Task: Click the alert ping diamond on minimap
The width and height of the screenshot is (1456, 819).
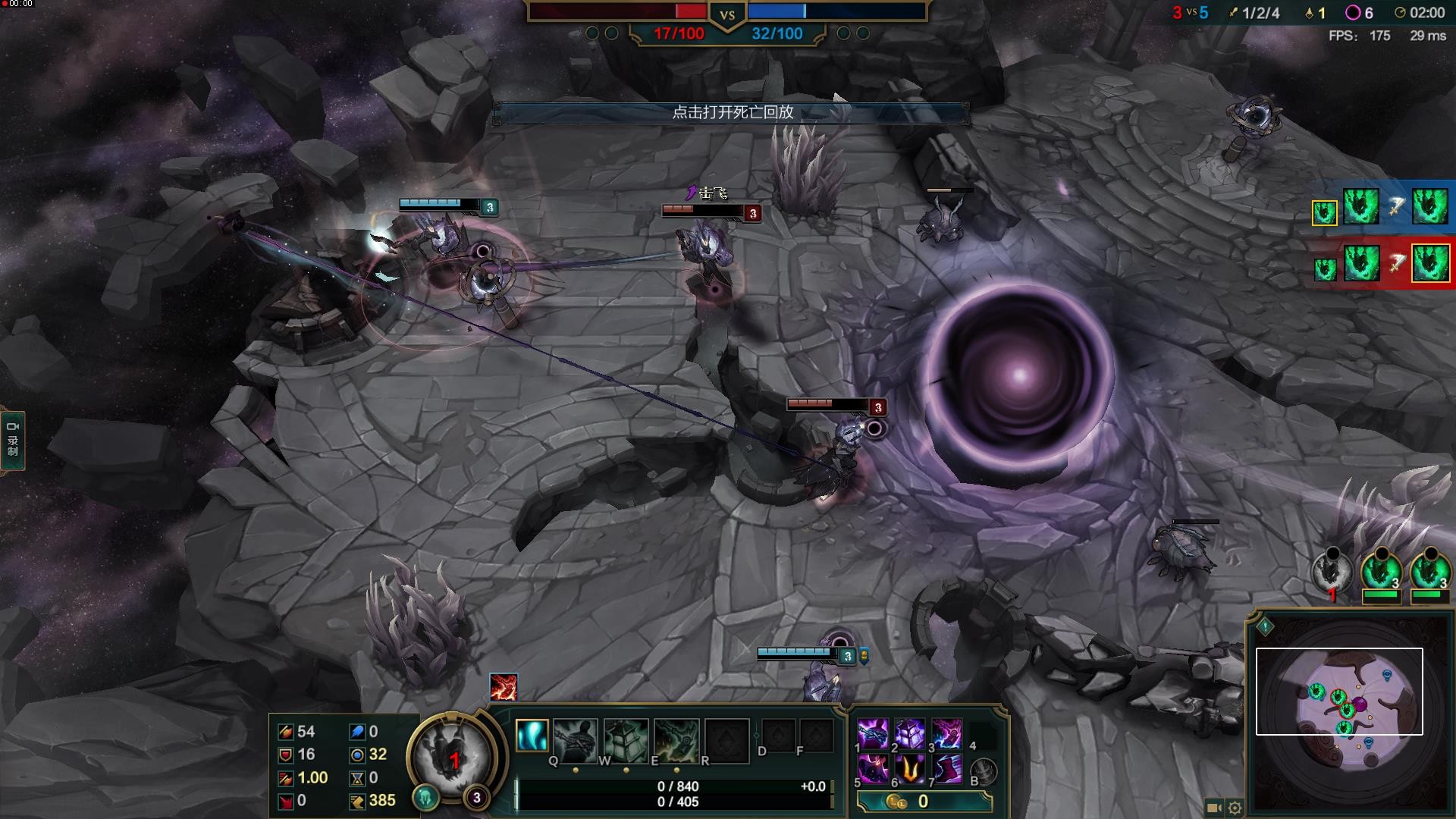Action: coord(1265,626)
